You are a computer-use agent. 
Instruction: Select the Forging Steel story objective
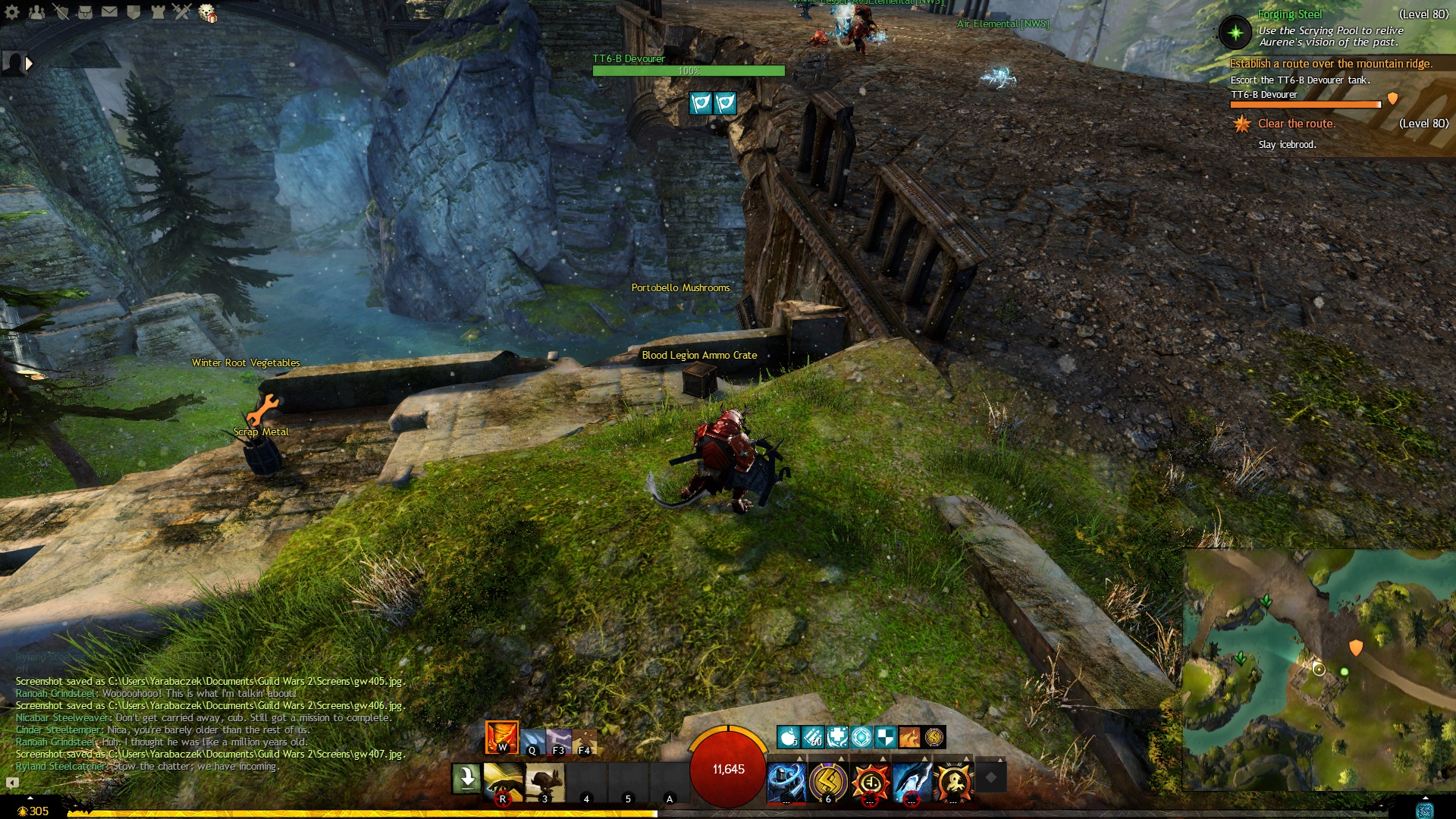pos(1289,14)
